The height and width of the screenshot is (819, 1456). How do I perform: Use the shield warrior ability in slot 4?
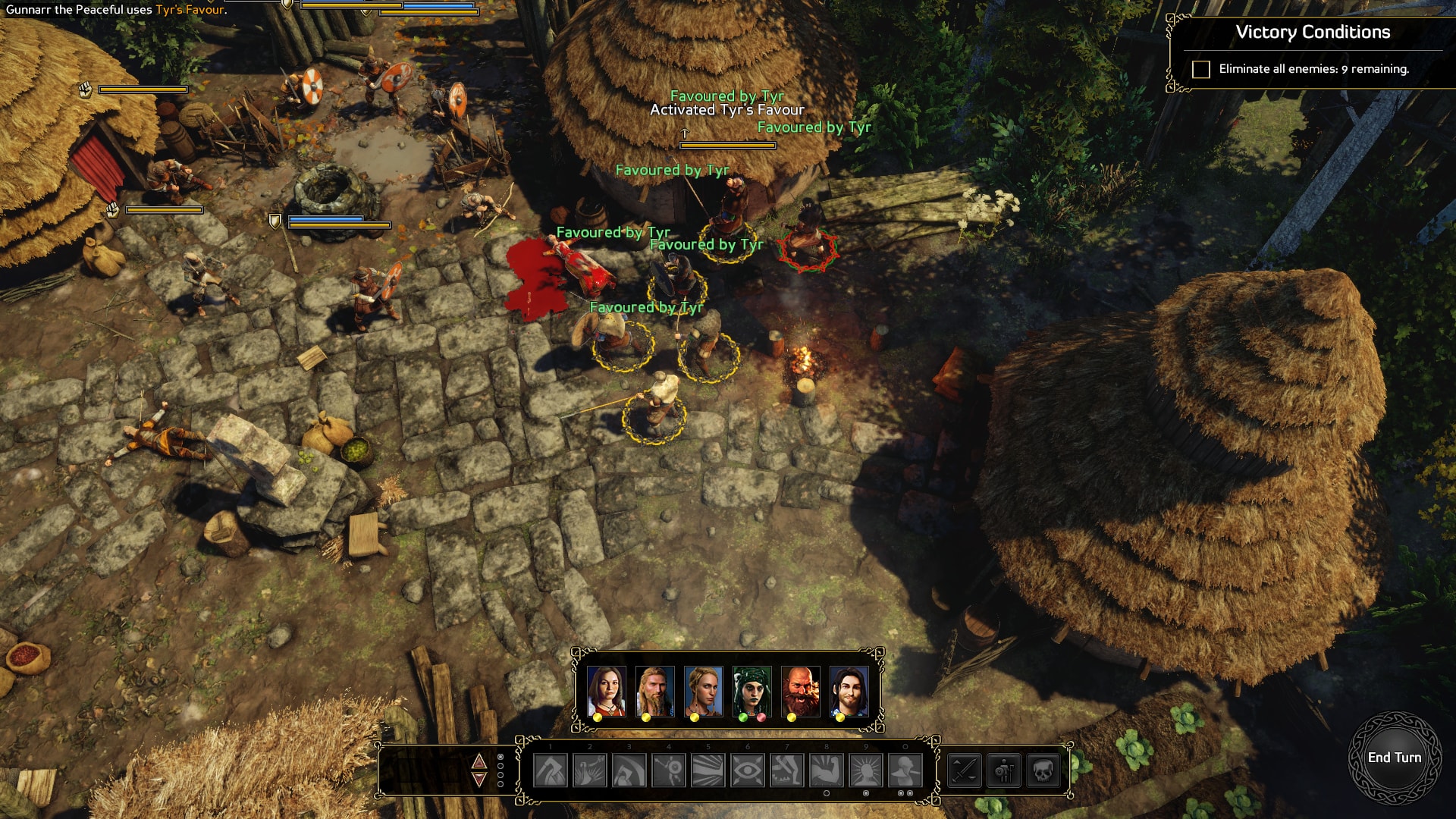pos(669,771)
